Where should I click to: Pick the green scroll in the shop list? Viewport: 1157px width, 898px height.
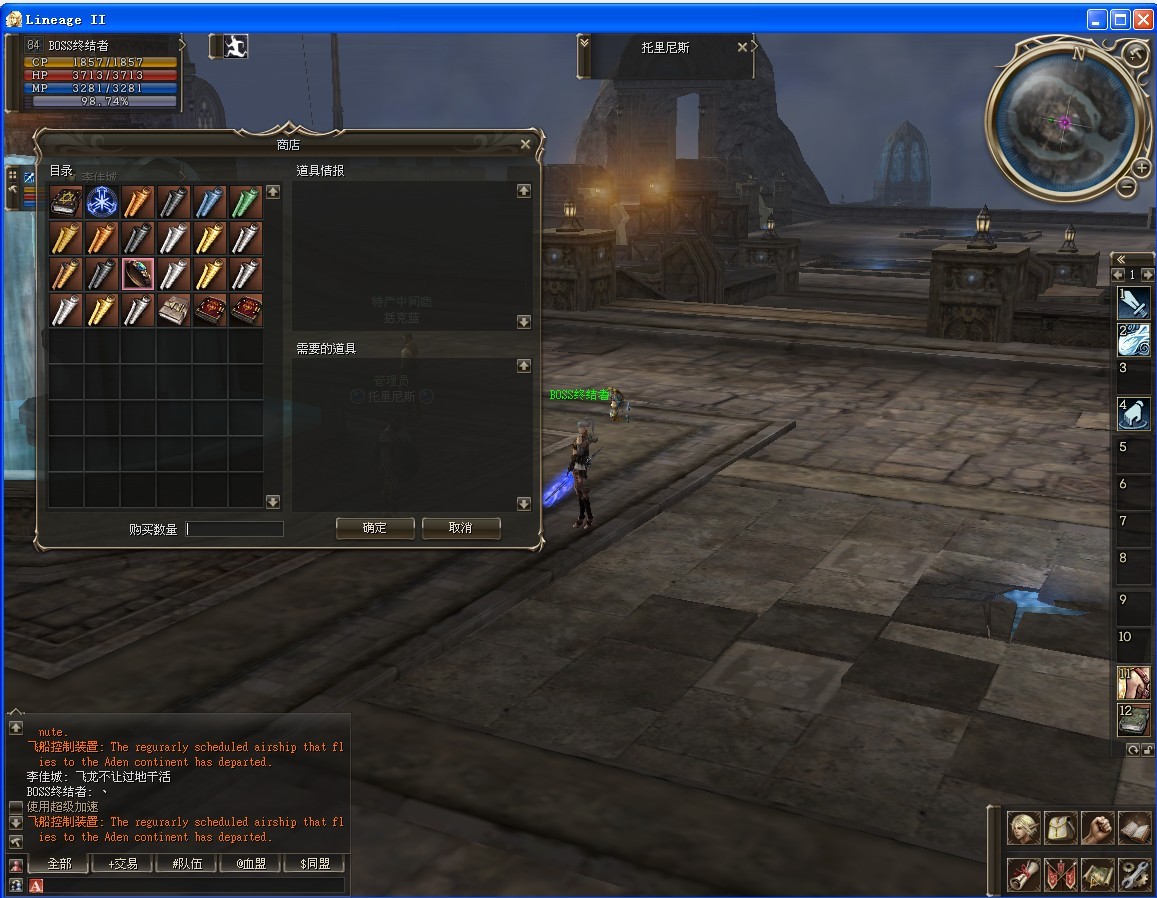(246, 202)
